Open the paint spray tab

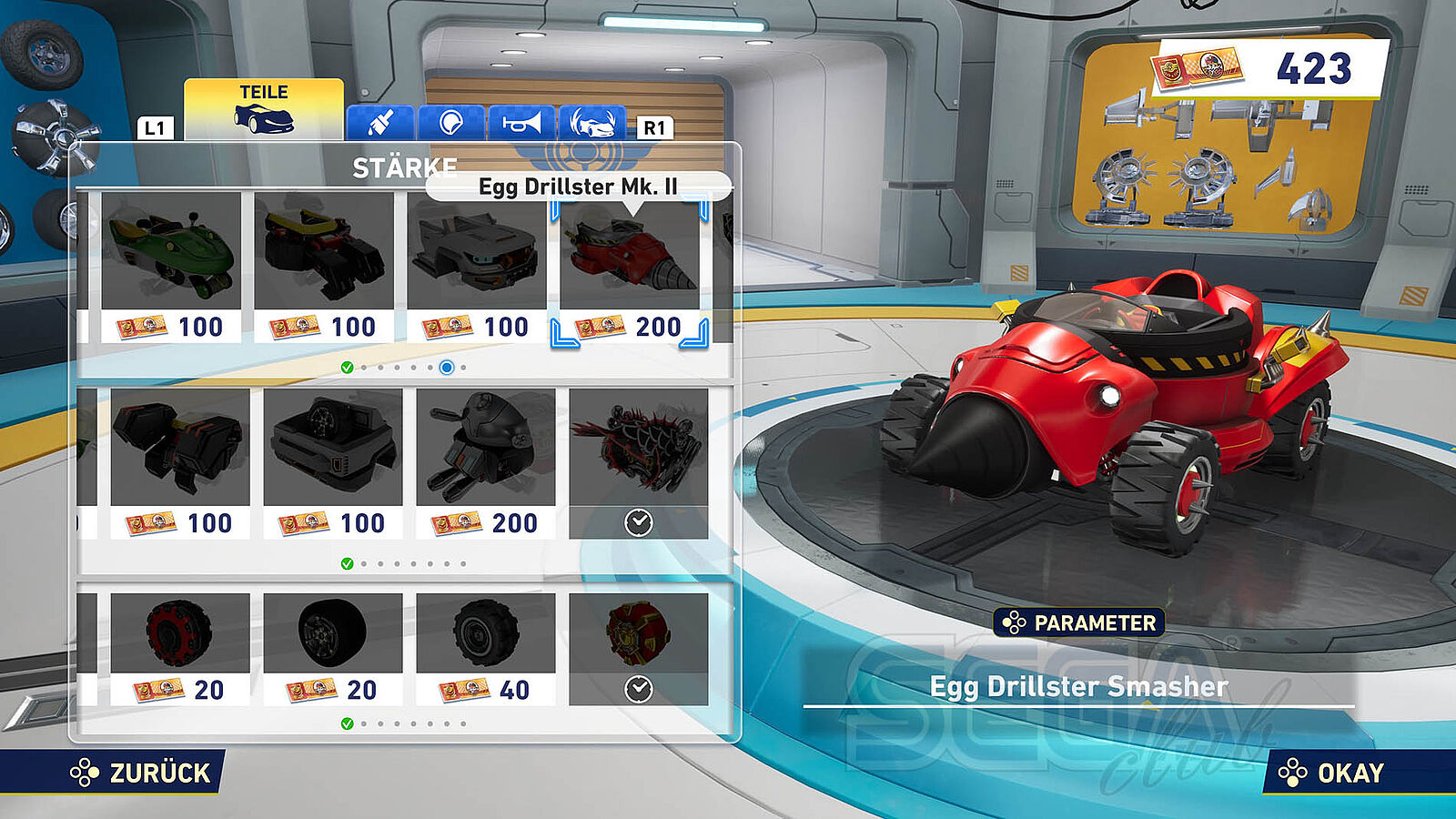click(380, 123)
